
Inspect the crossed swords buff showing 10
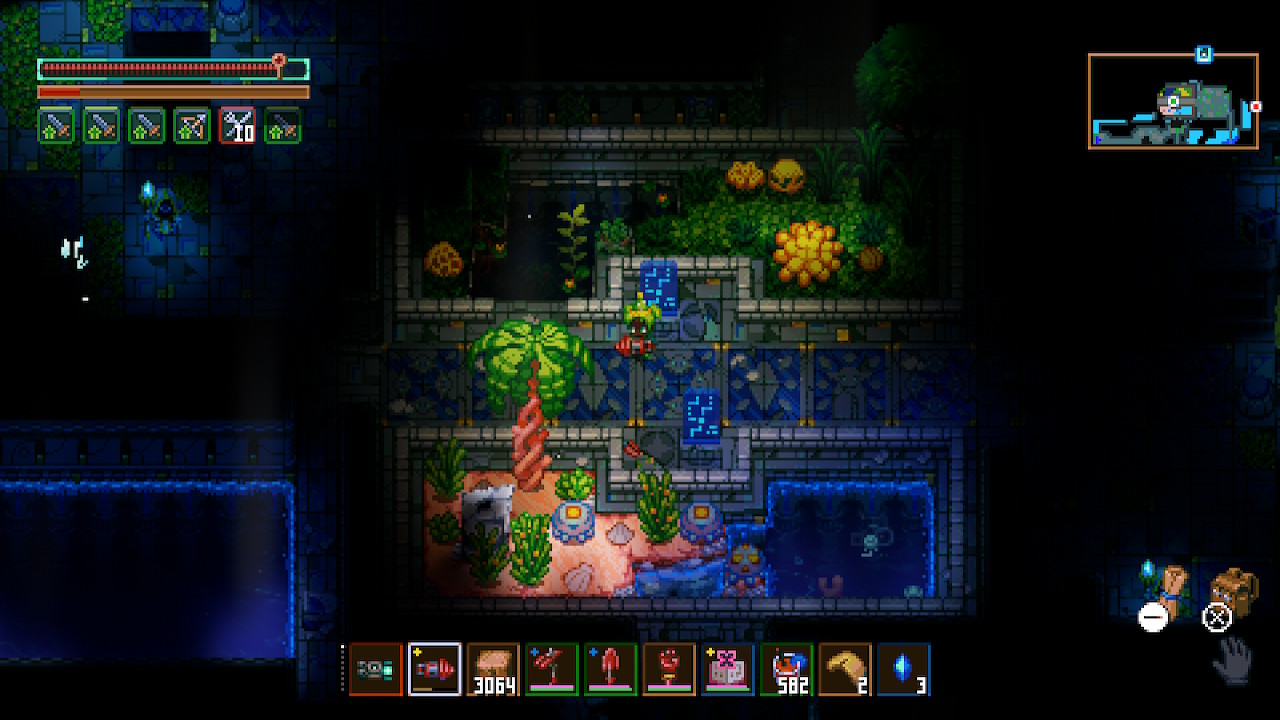pyautogui.click(x=237, y=125)
